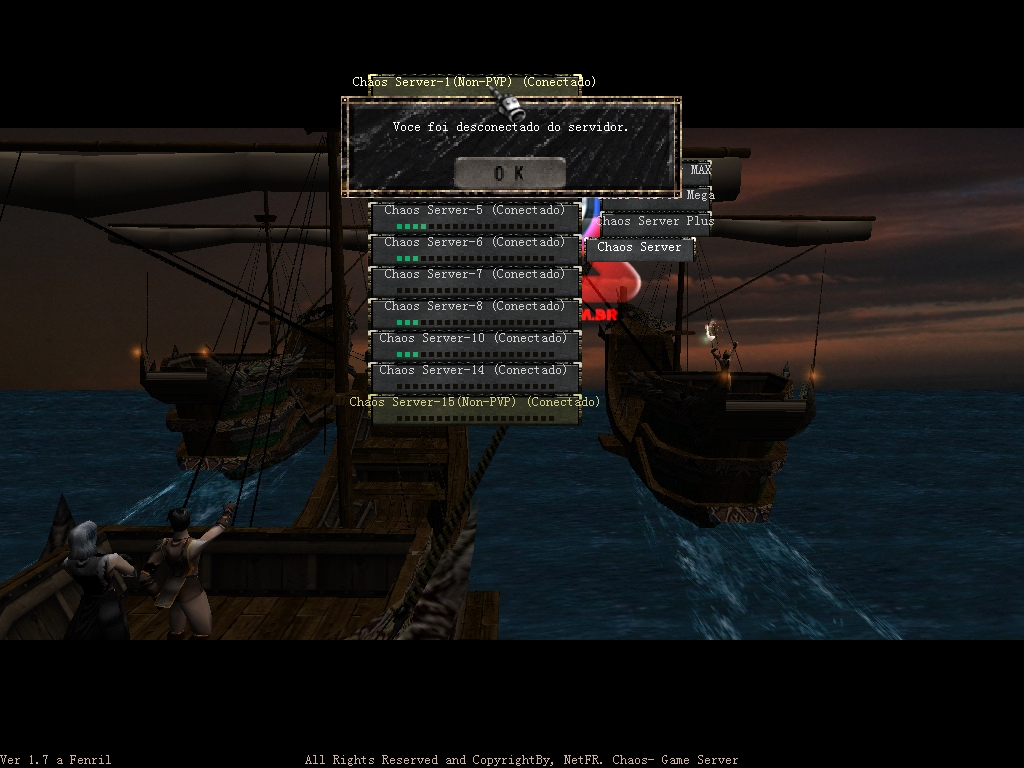Select Chaos Server-5 from the list
1024x768 pixels.
tap(475, 217)
